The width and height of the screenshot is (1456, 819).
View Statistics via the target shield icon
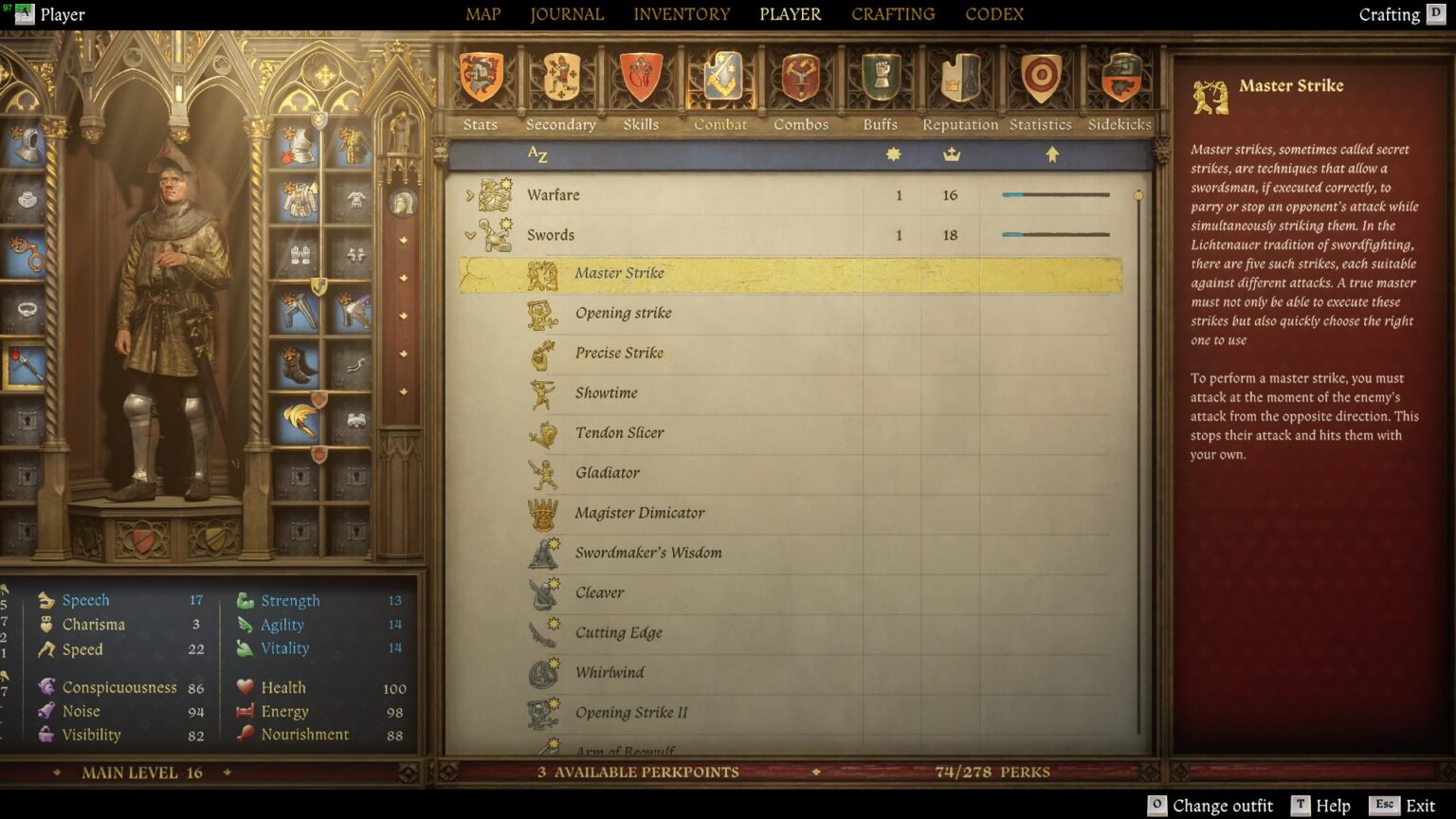(1040, 76)
